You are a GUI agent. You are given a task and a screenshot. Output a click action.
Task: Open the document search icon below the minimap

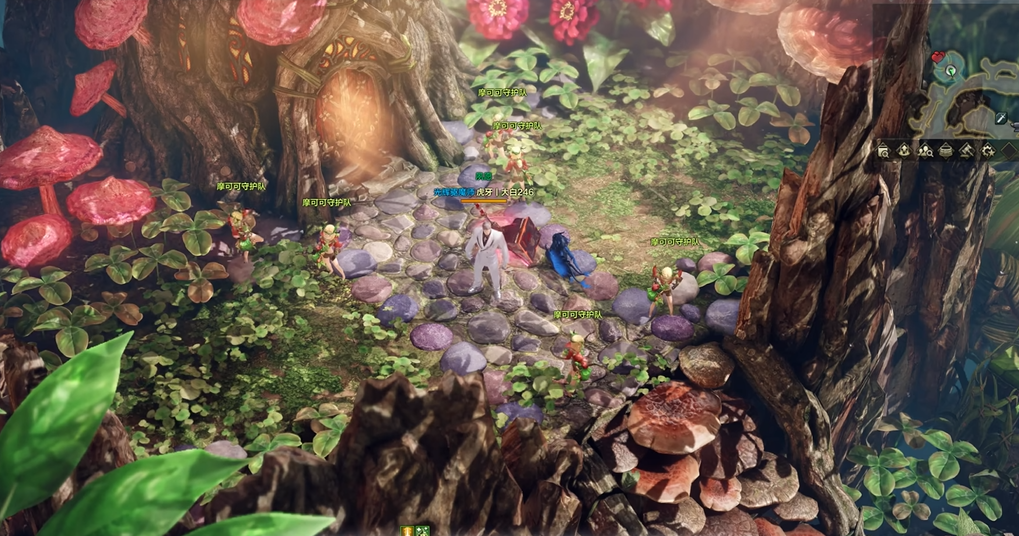pos(883,151)
